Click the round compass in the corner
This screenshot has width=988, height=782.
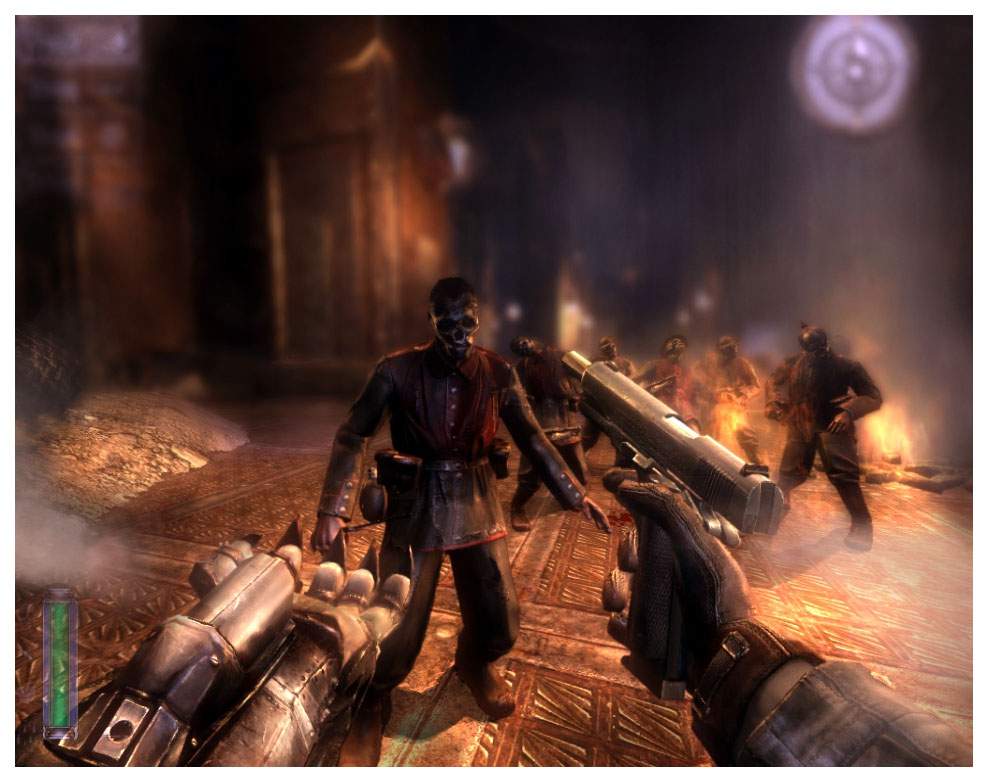854,69
